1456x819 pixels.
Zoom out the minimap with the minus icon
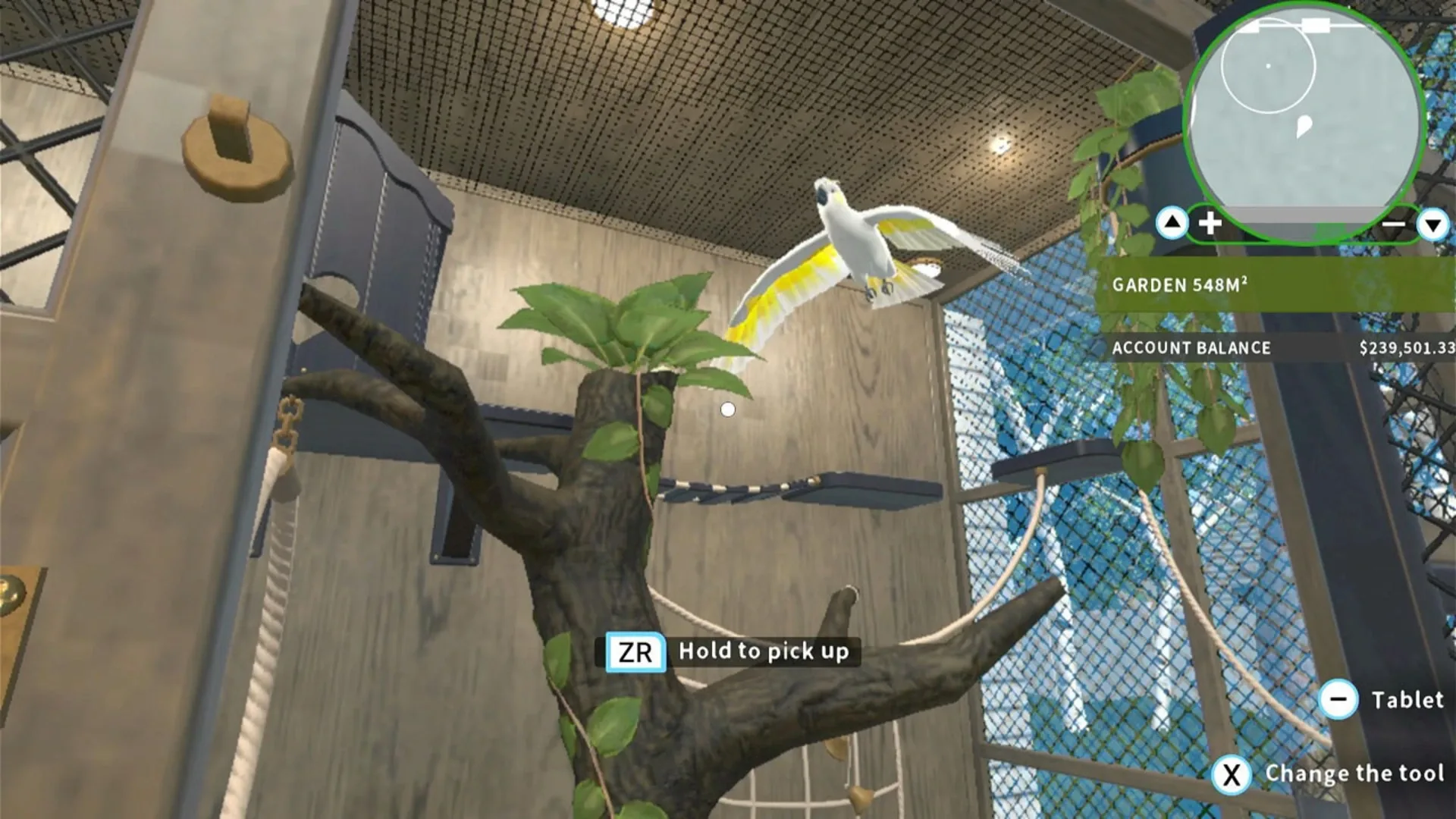click(x=1395, y=223)
